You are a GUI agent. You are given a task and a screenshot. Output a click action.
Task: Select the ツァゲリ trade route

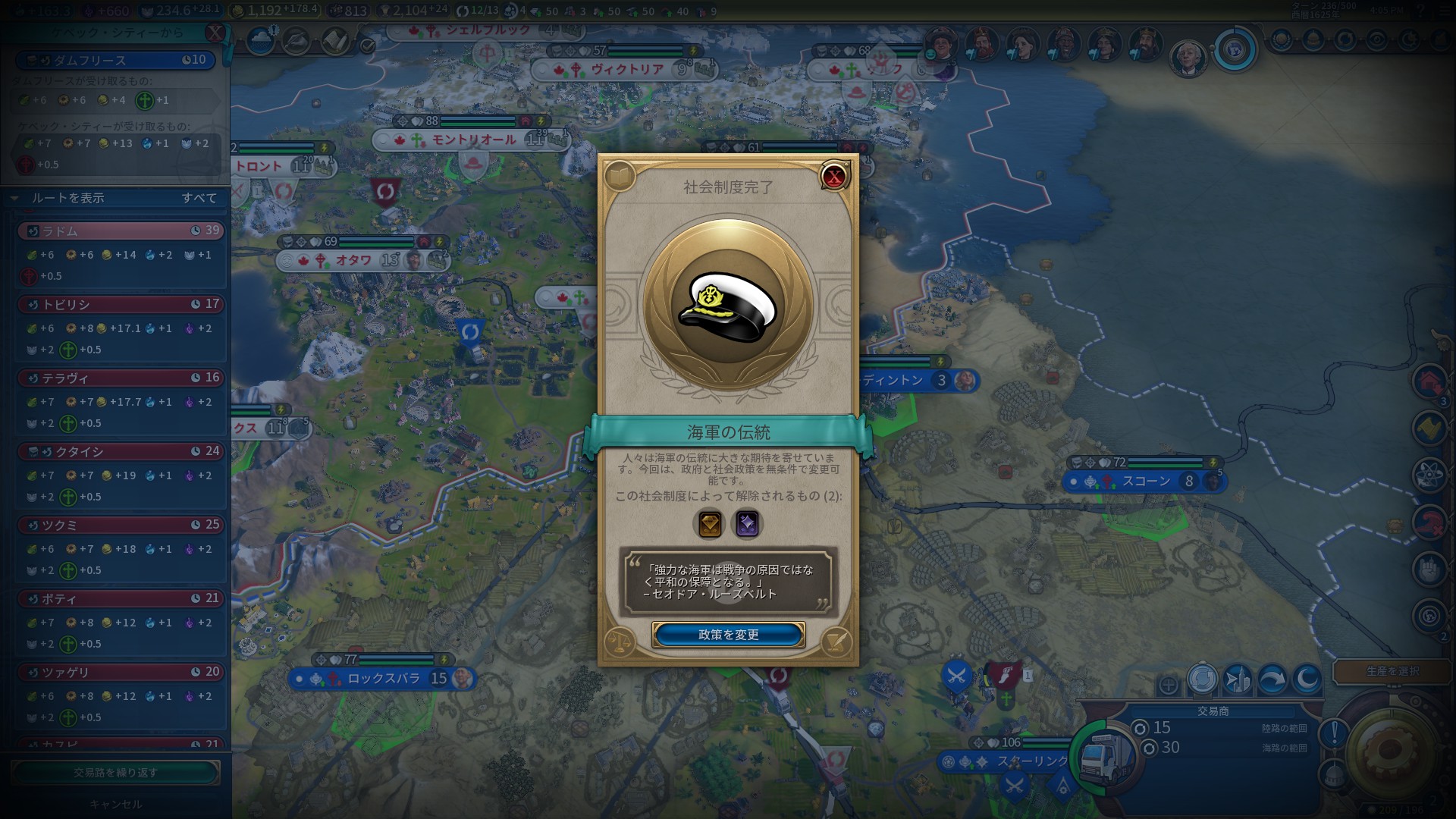point(121,672)
